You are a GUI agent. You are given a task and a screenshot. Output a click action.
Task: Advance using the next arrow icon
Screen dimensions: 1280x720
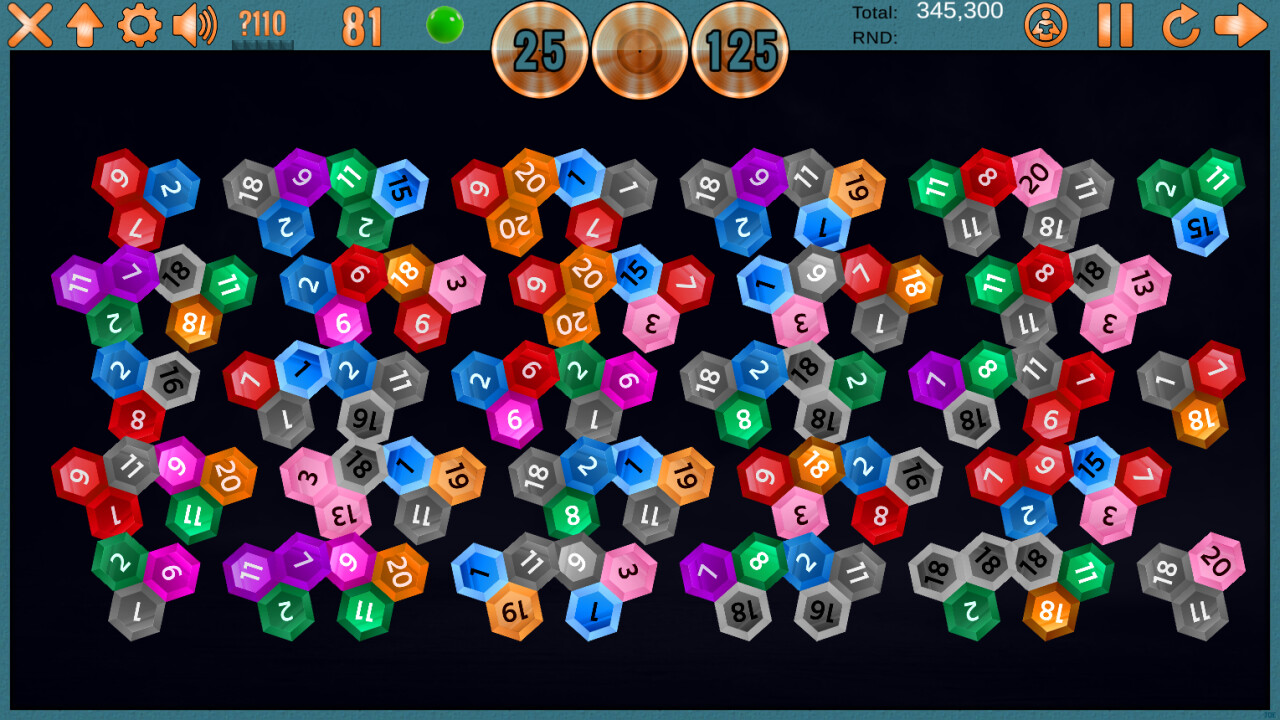[1241, 27]
